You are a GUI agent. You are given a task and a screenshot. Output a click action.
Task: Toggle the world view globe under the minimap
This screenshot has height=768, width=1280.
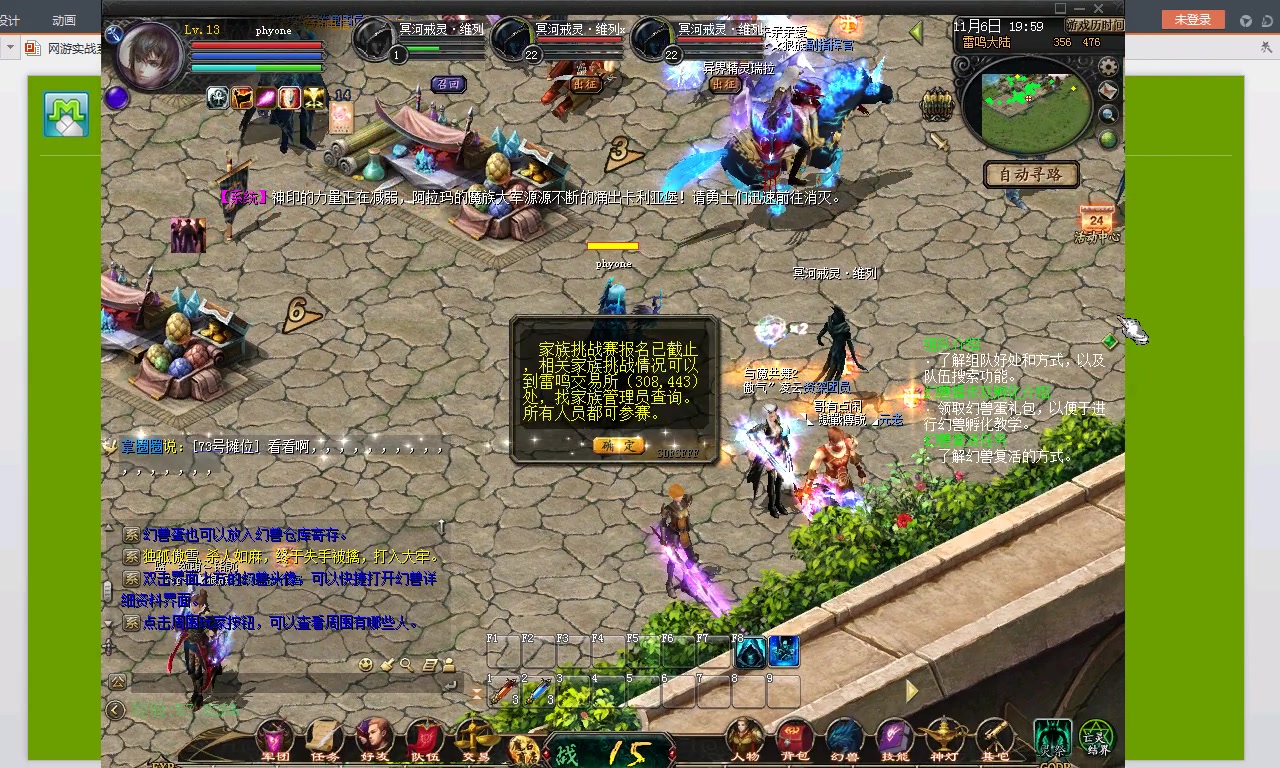coord(1106,138)
